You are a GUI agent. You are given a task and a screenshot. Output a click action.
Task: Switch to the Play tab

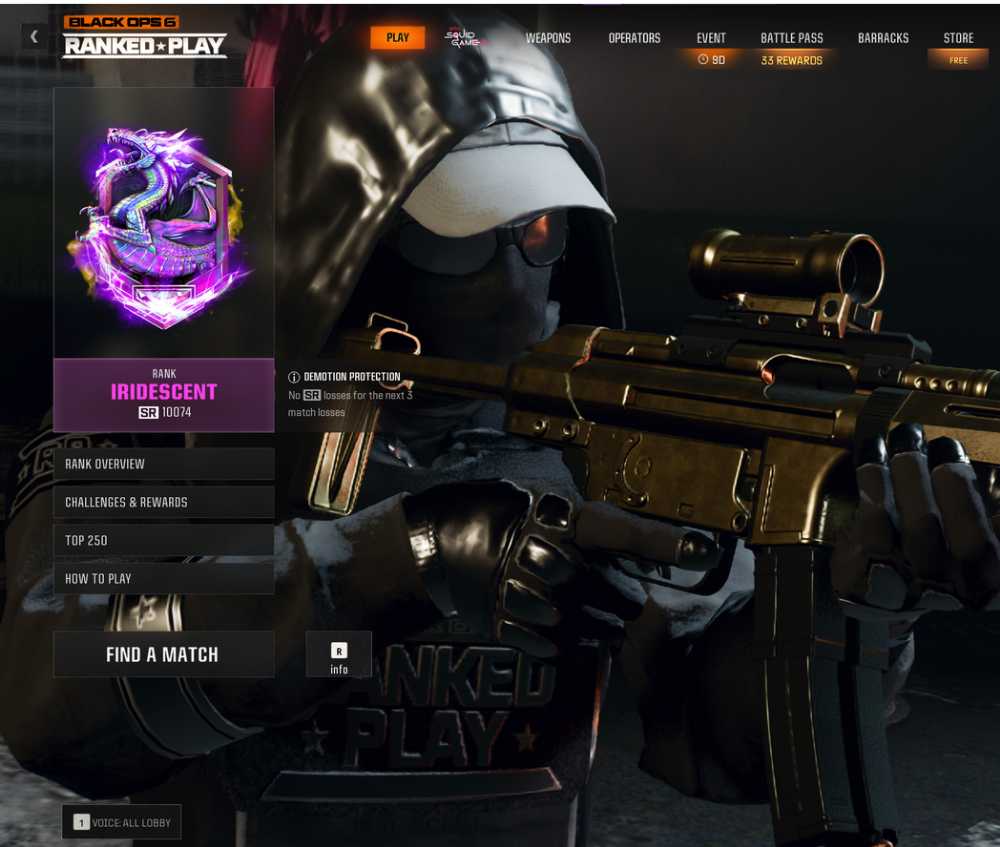click(x=397, y=38)
